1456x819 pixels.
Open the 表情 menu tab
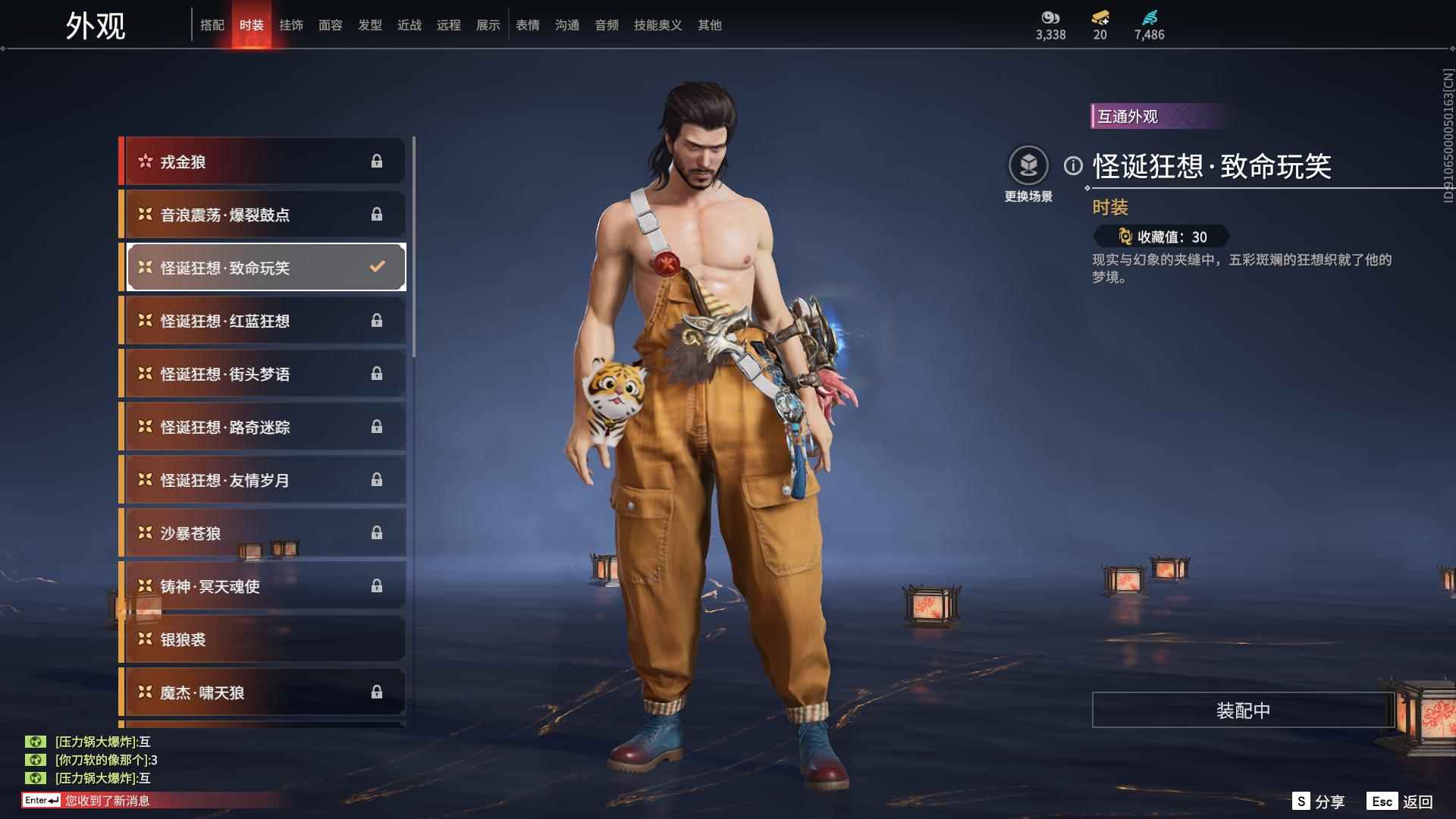[x=528, y=24]
